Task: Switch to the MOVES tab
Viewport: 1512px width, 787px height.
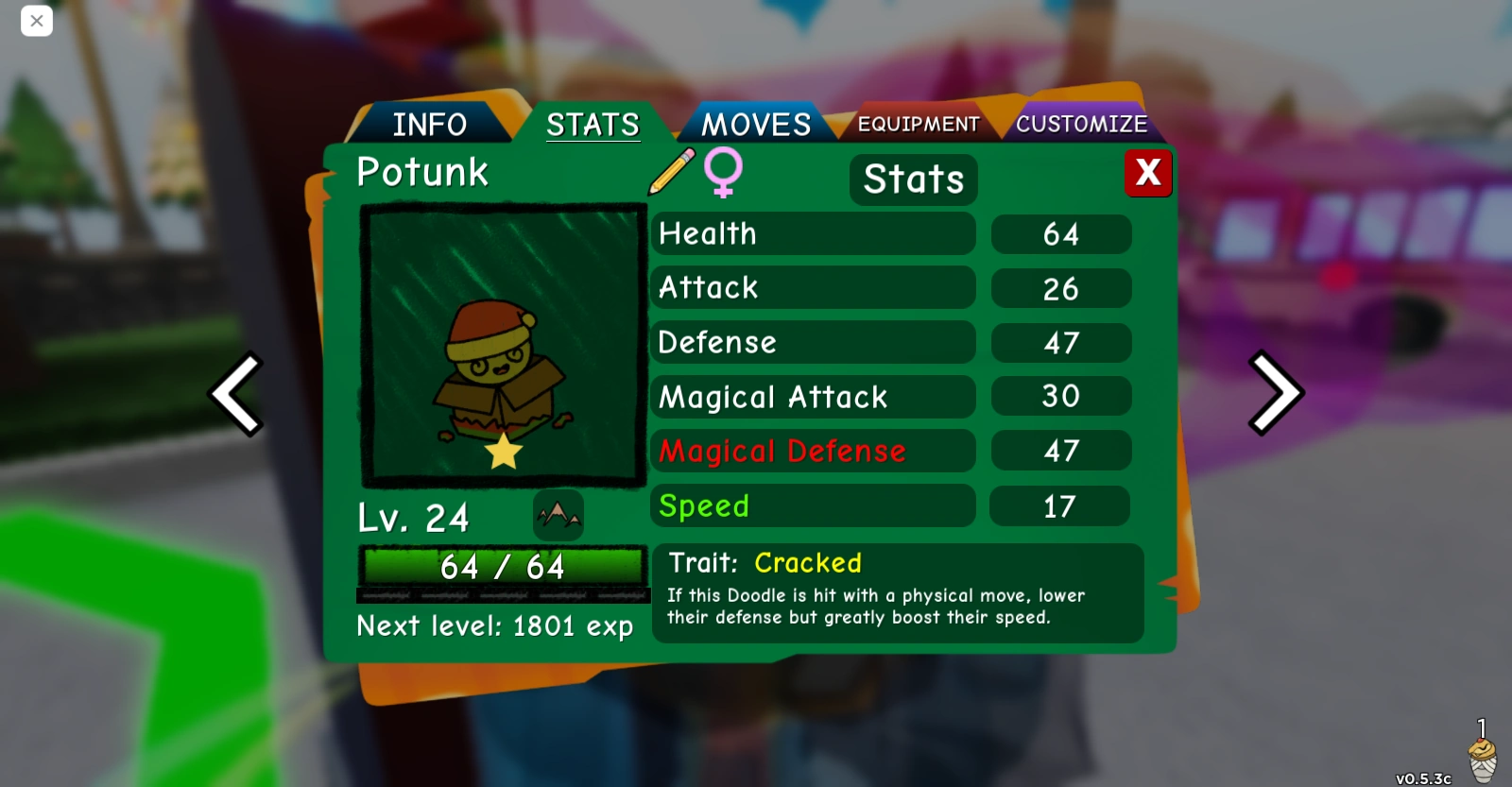Action: click(754, 123)
